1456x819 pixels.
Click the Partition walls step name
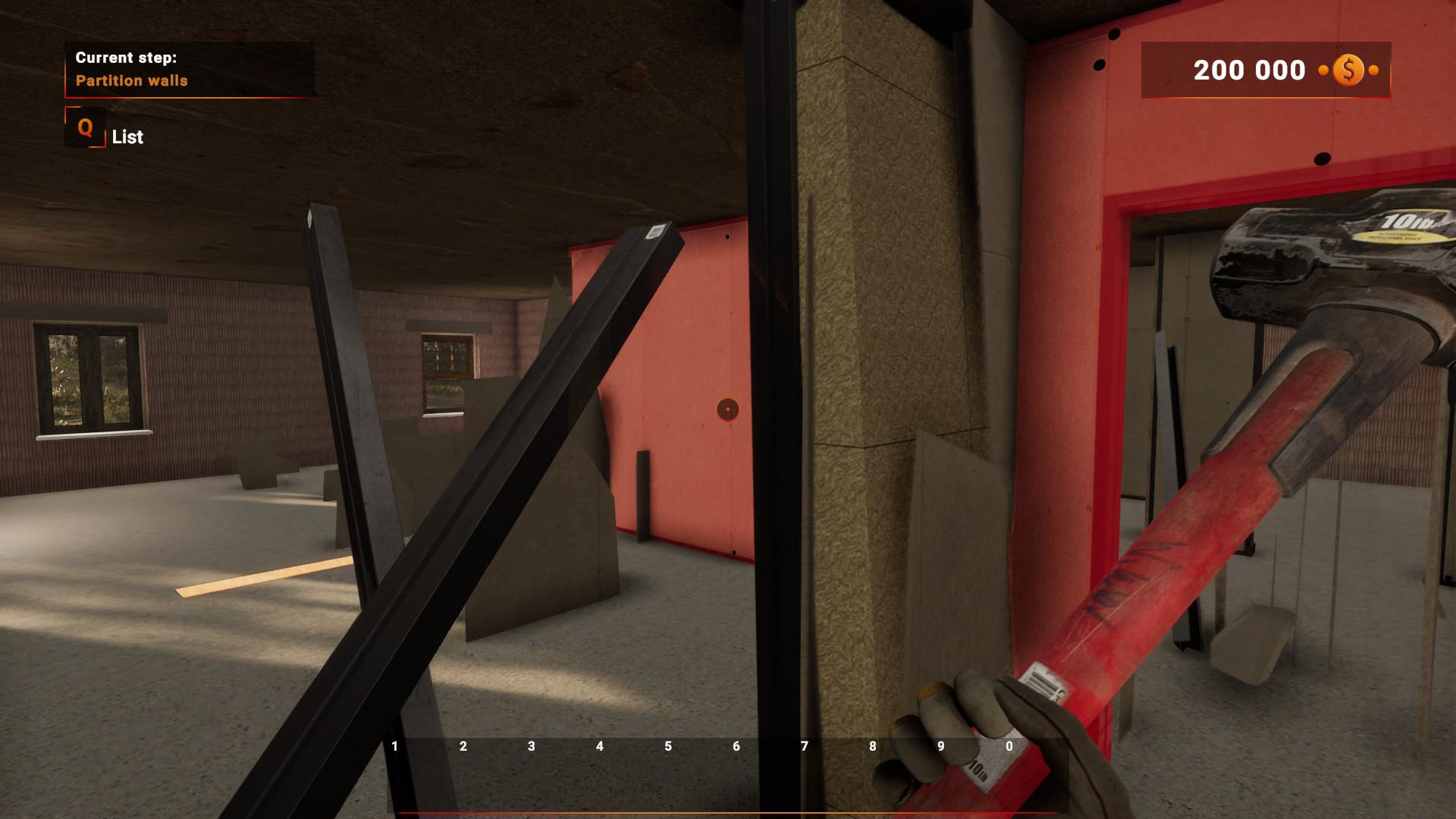pyautogui.click(x=133, y=80)
